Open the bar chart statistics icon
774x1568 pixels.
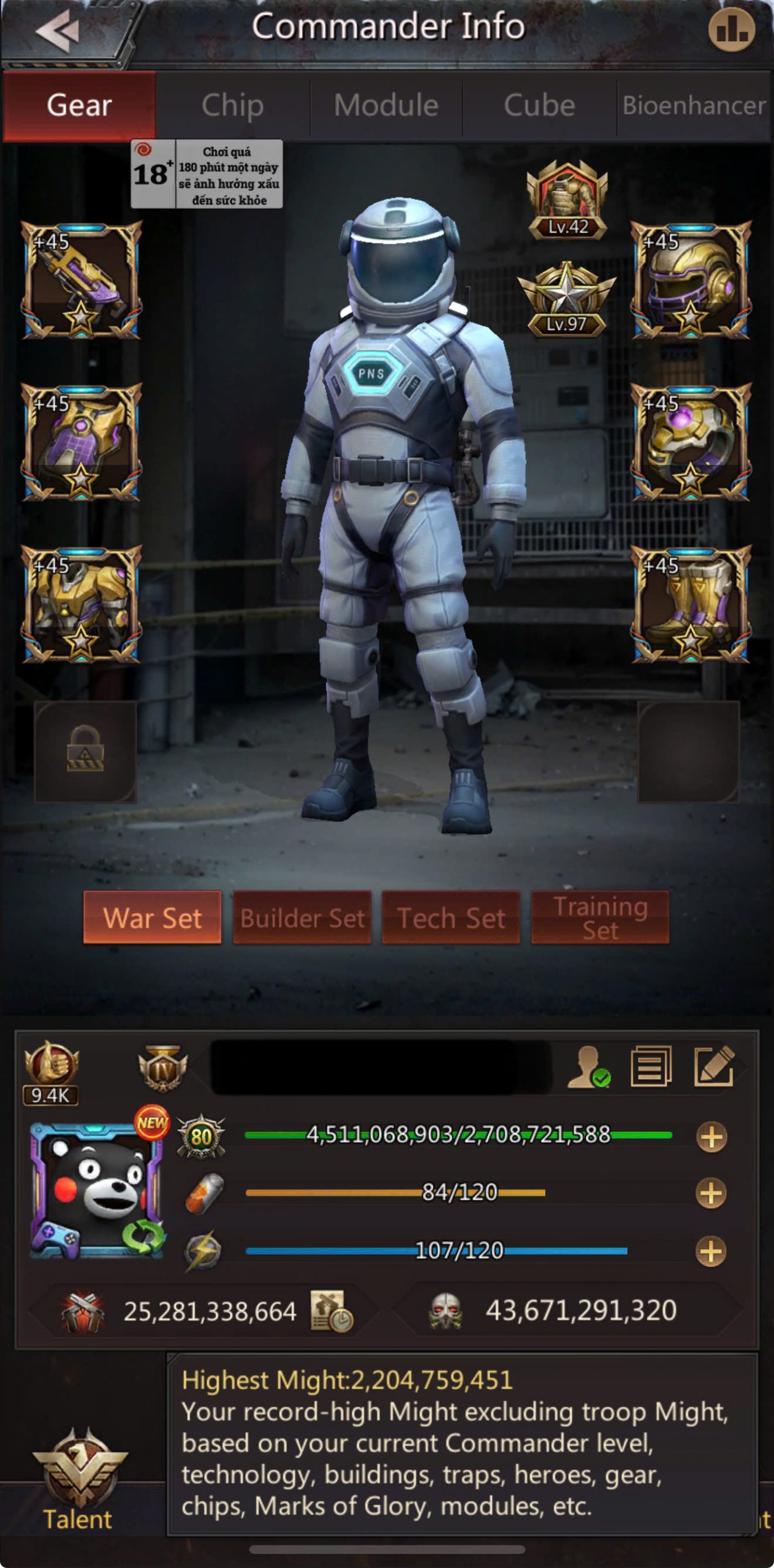point(731,29)
